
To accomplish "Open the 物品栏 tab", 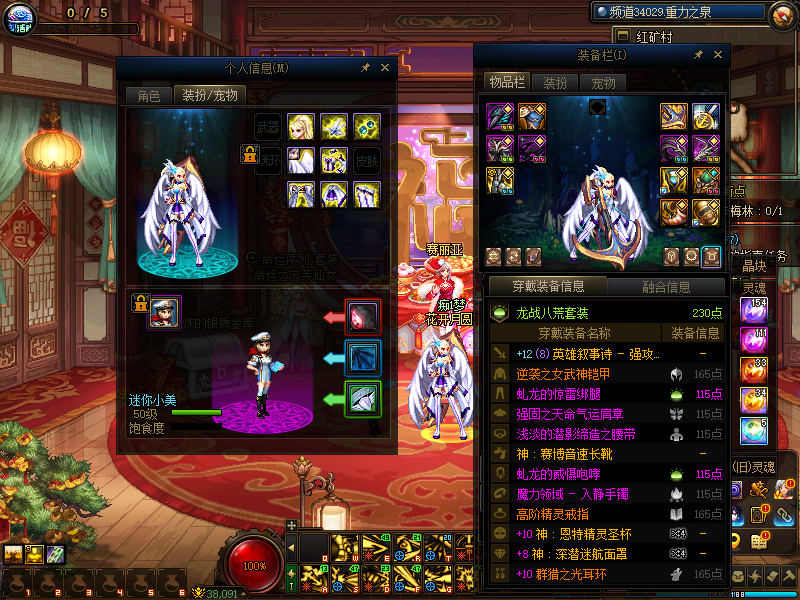I will [506, 83].
